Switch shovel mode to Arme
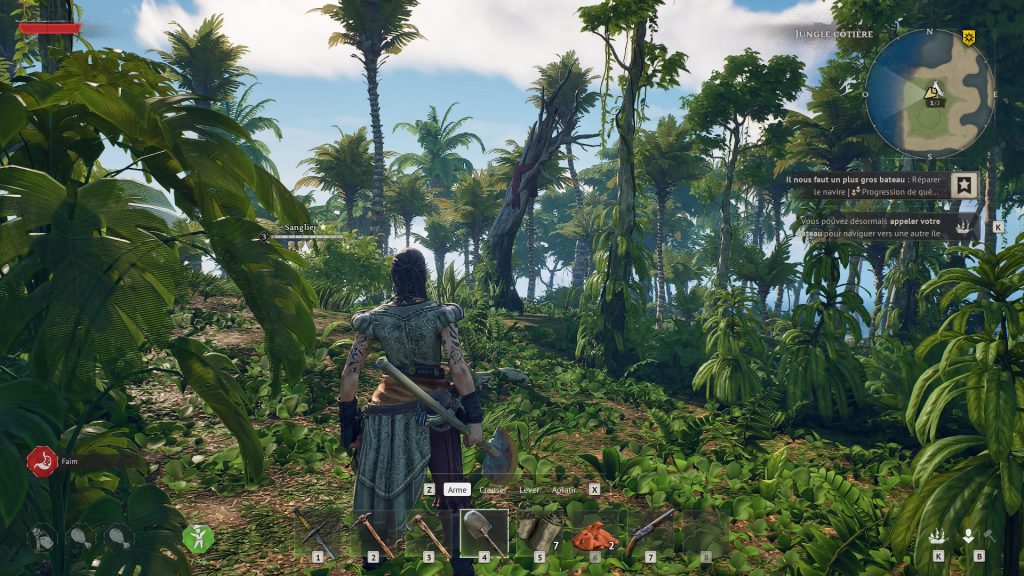The width and height of the screenshot is (1024, 576). coord(457,490)
